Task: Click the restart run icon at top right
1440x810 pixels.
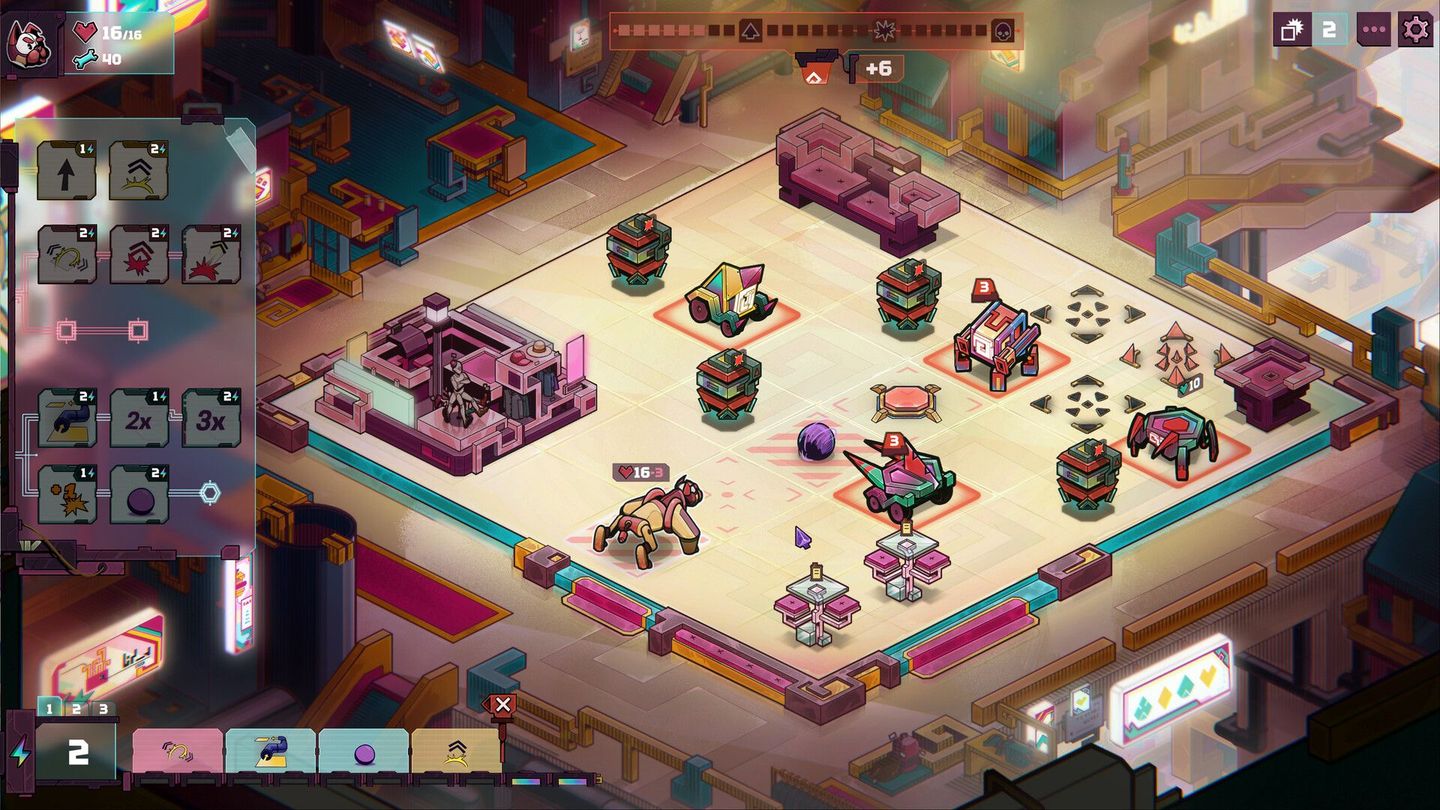Action: [1290, 29]
